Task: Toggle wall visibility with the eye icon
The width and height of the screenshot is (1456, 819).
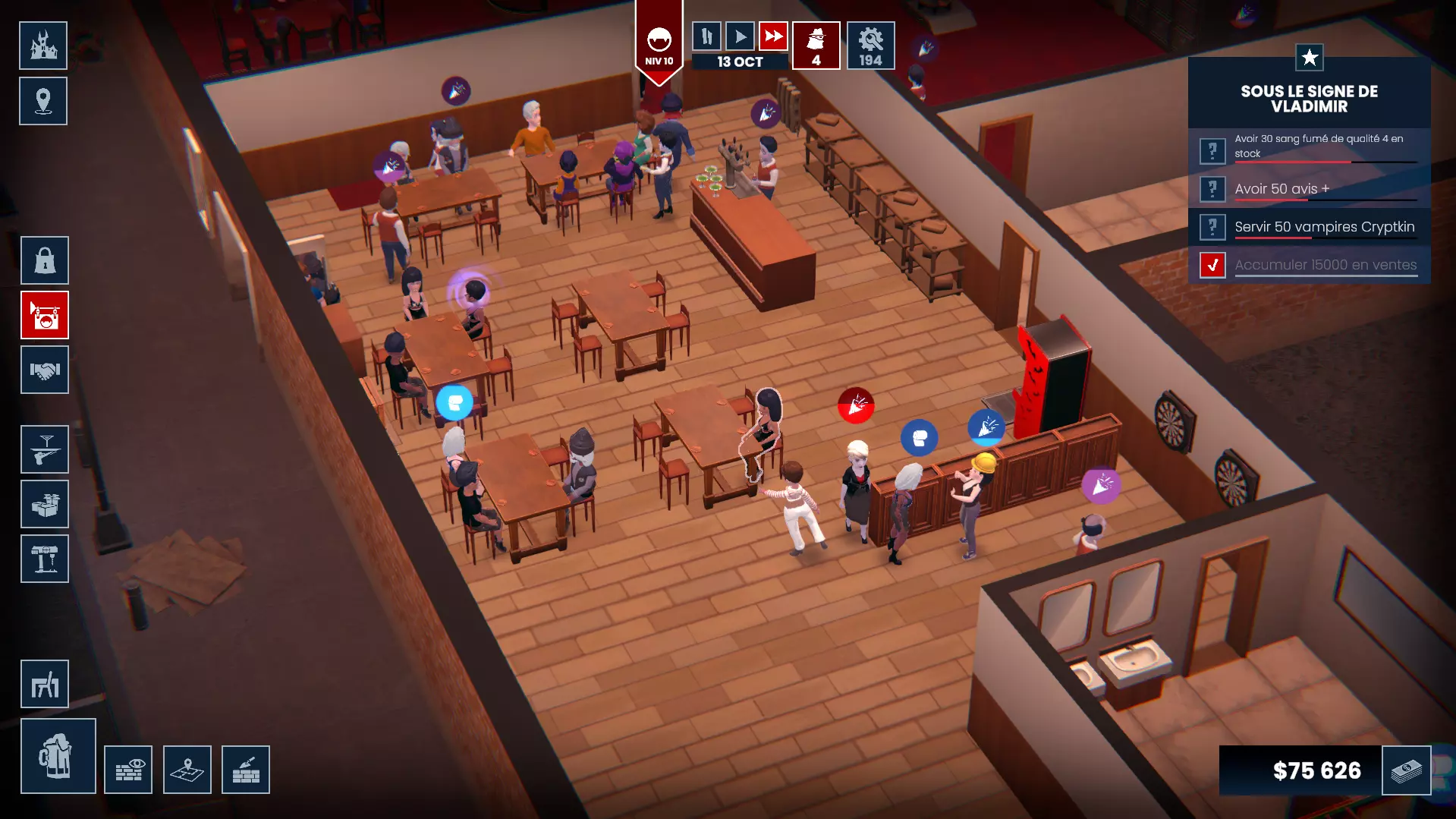Action: click(128, 770)
